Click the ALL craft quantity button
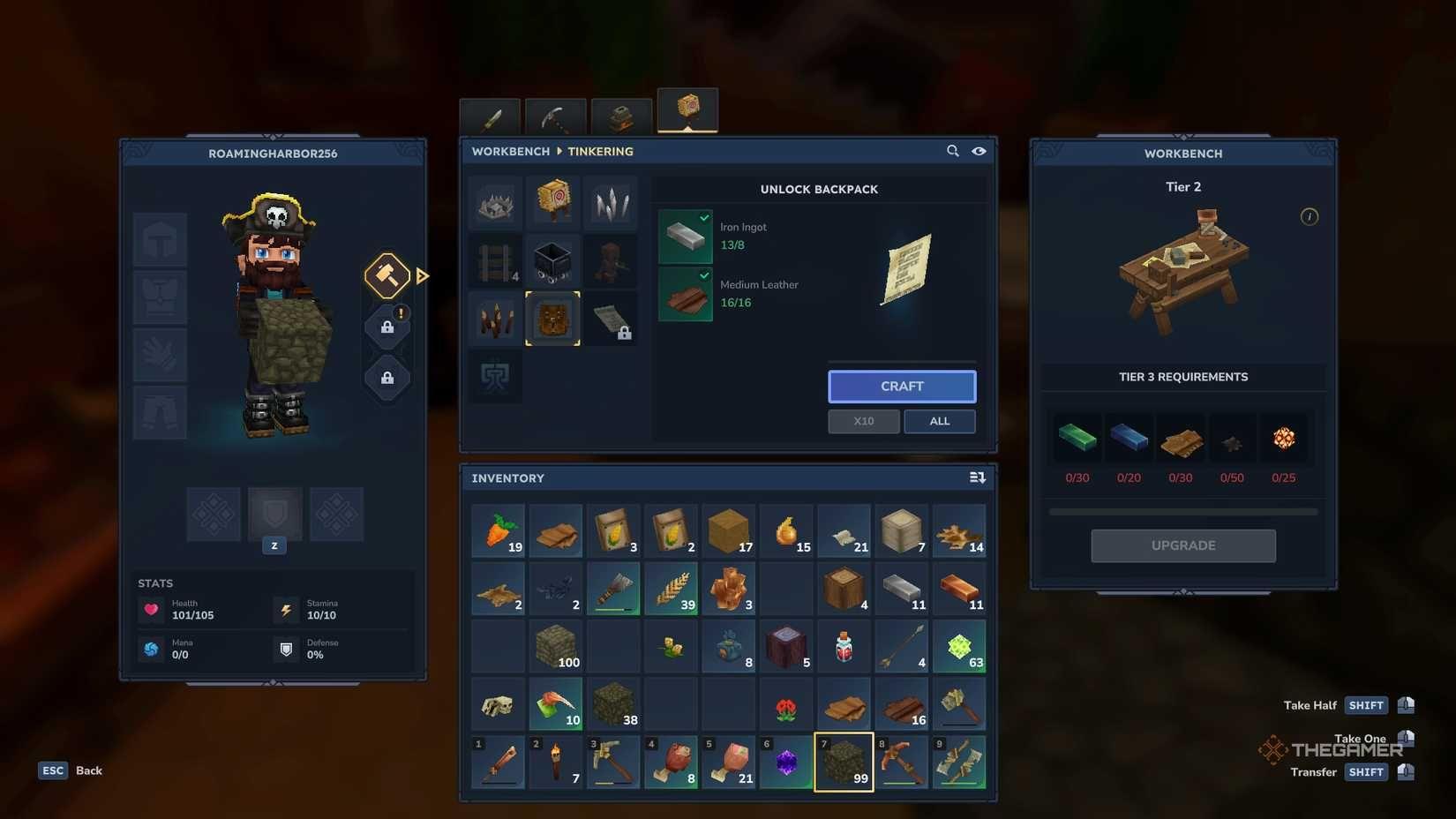Screen dimensions: 1456x819 pyautogui.click(x=939, y=421)
